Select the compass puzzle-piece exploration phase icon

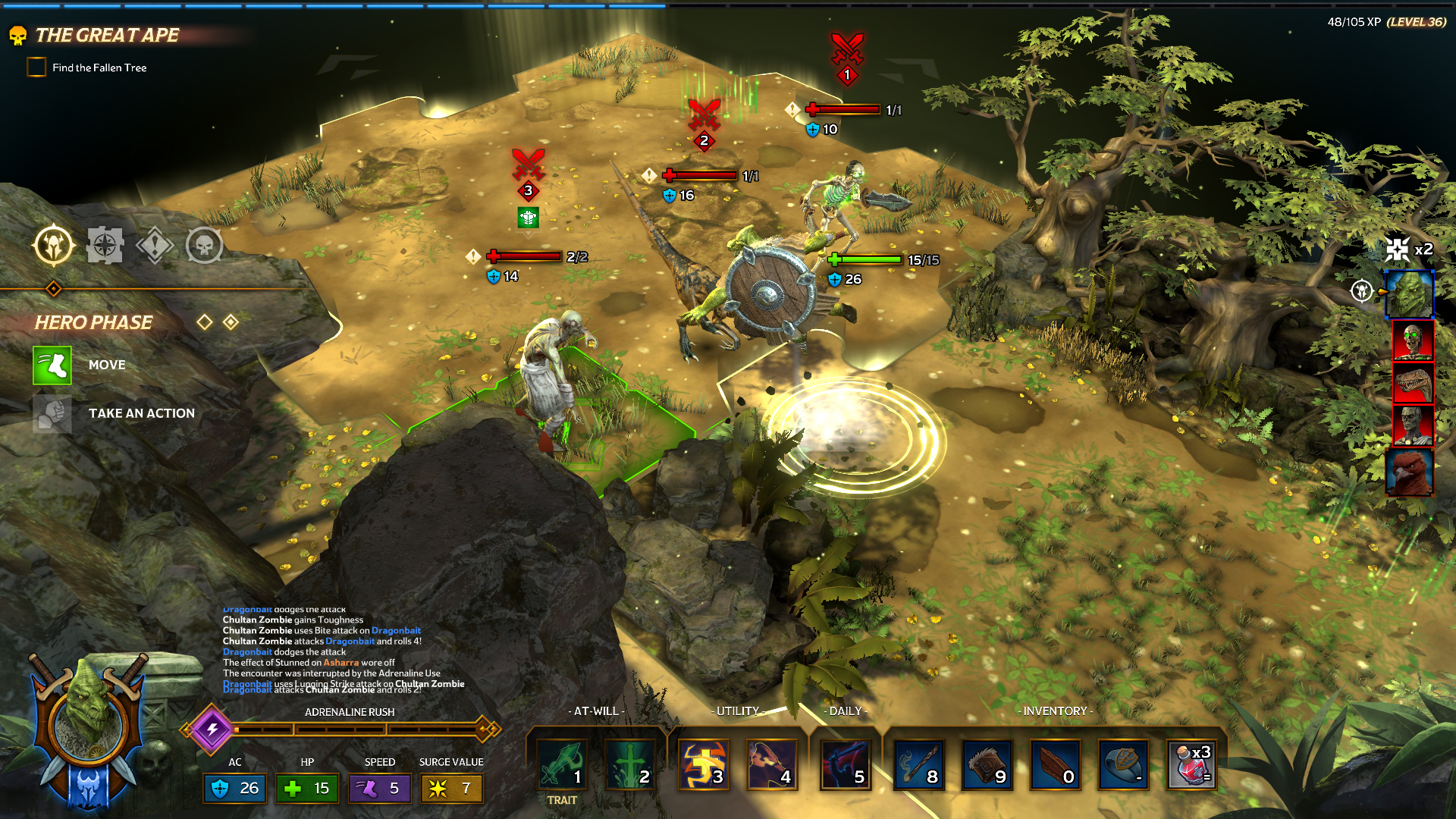click(105, 245)
